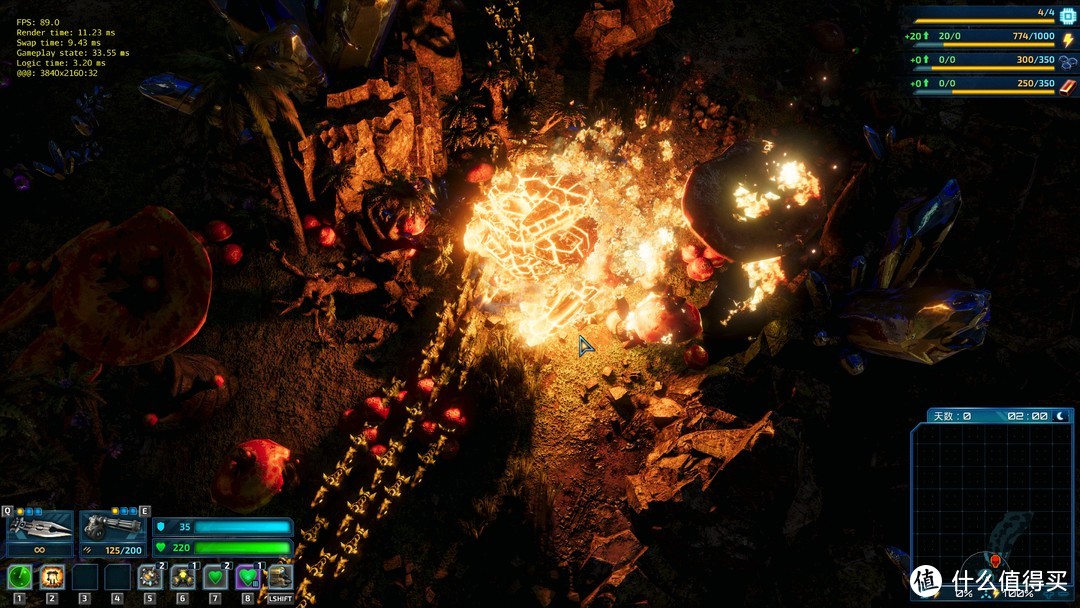This screenshot has width=1080, height=608.
Task: Select the yellow-core turret item slot
Action: 182,577
